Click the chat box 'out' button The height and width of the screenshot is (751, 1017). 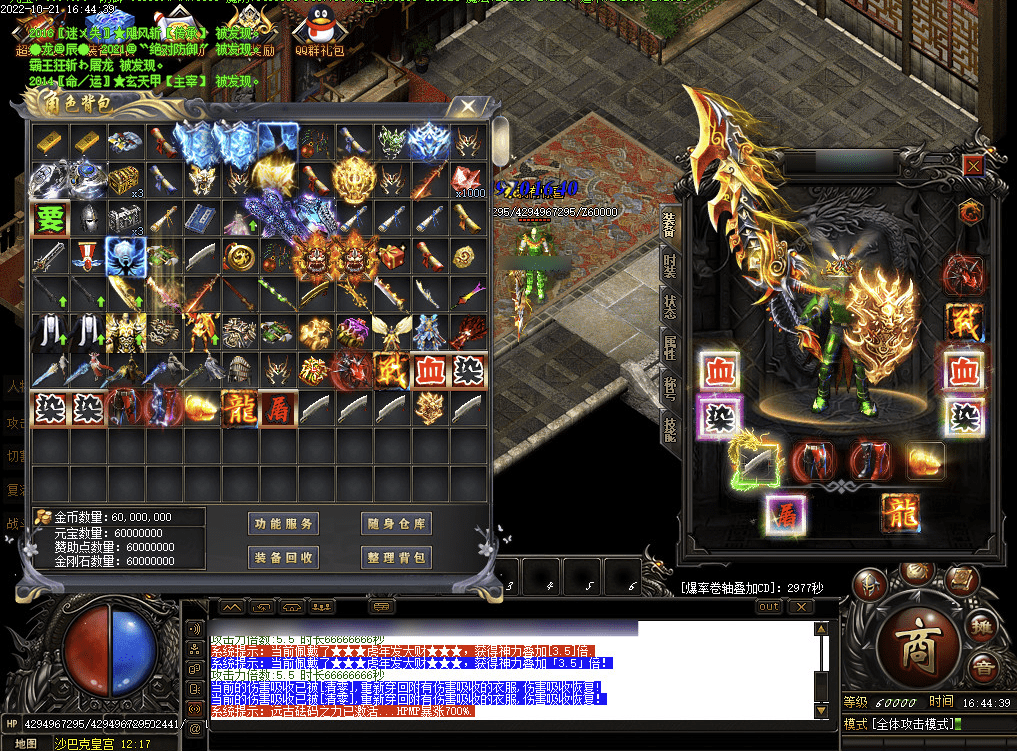click(769, 606)
